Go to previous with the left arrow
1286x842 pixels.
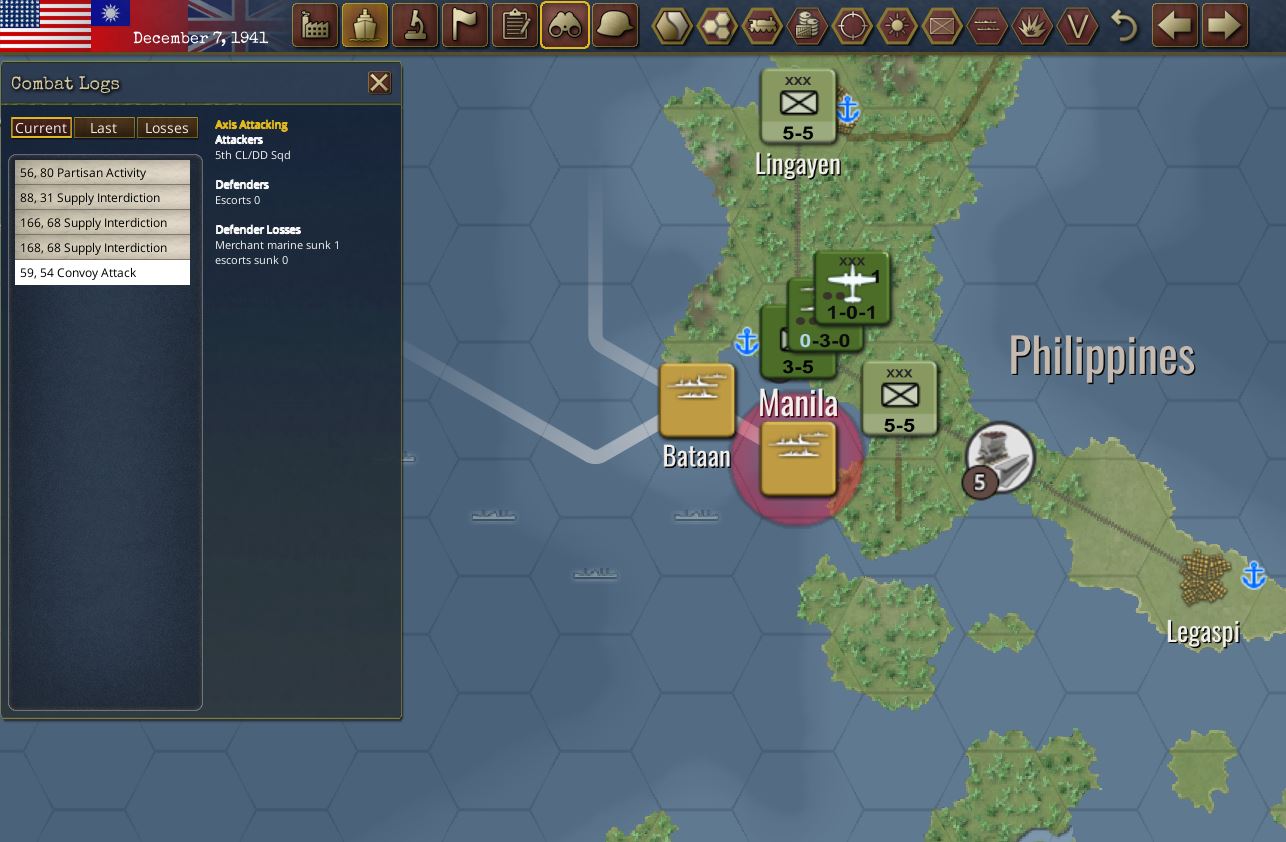(1175, 26)
